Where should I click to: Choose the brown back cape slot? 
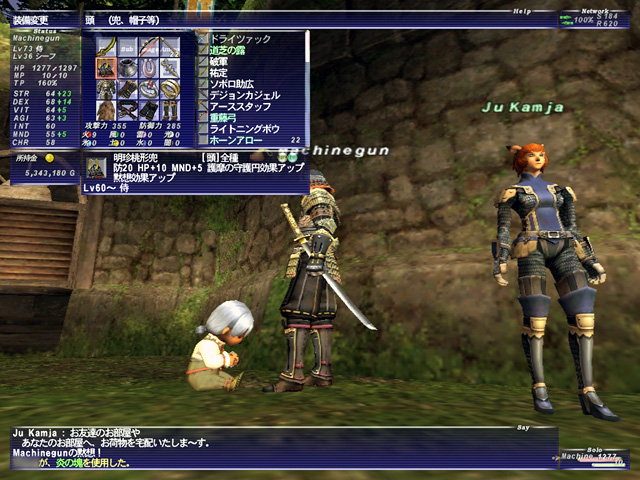point(106,110)
